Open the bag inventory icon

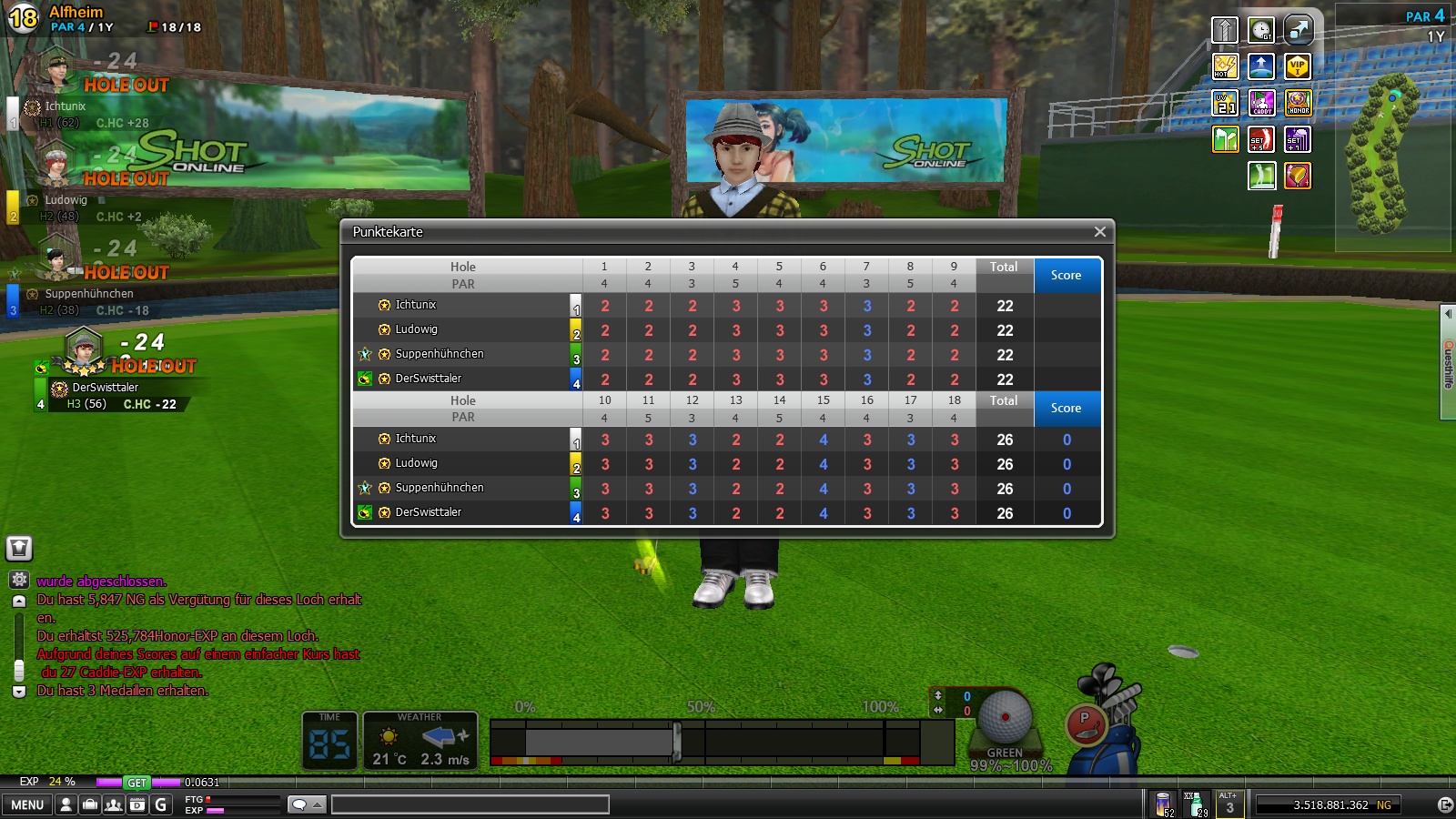coord(90,804)
